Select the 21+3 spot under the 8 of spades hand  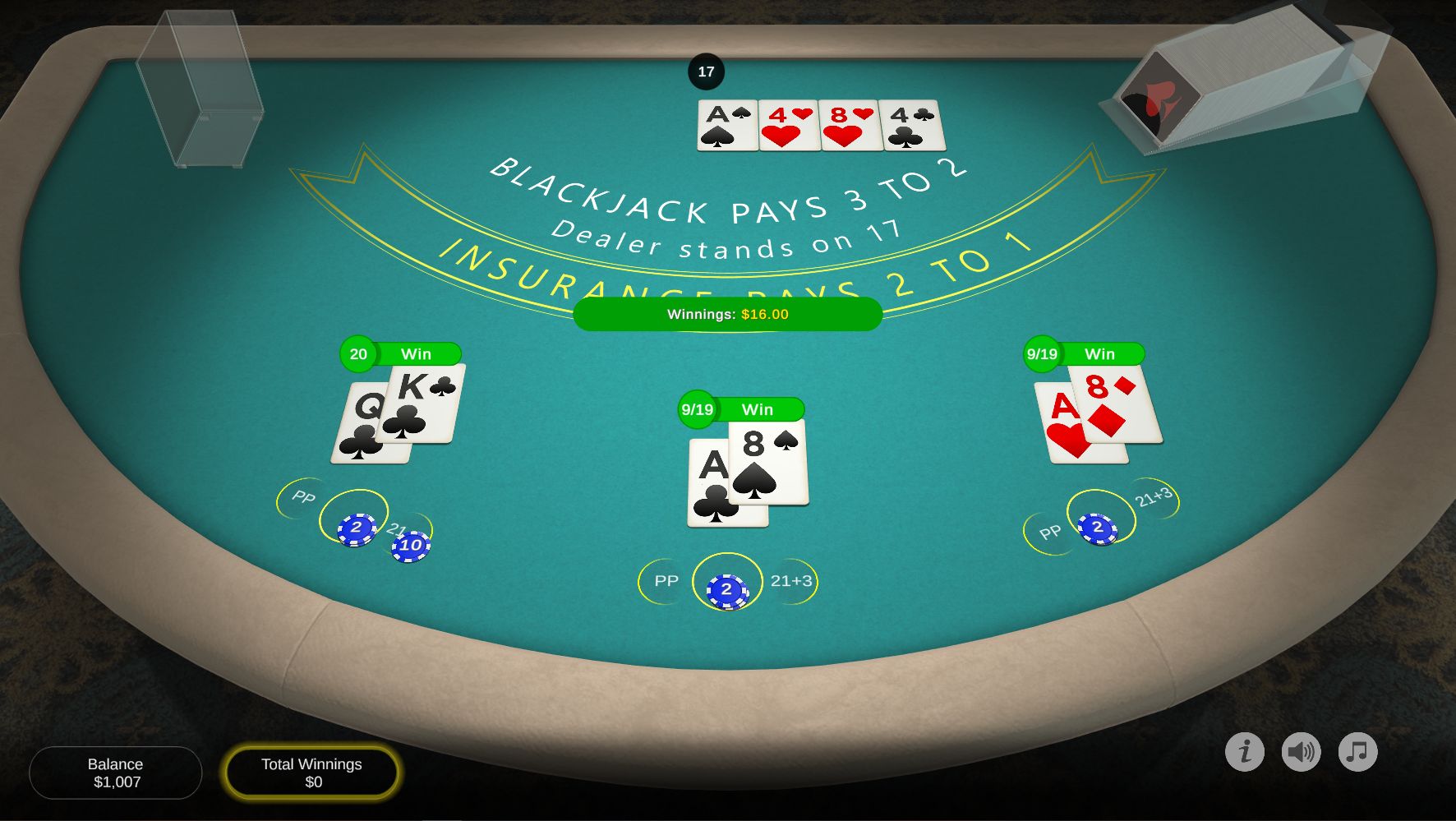(x=790, y=581)
